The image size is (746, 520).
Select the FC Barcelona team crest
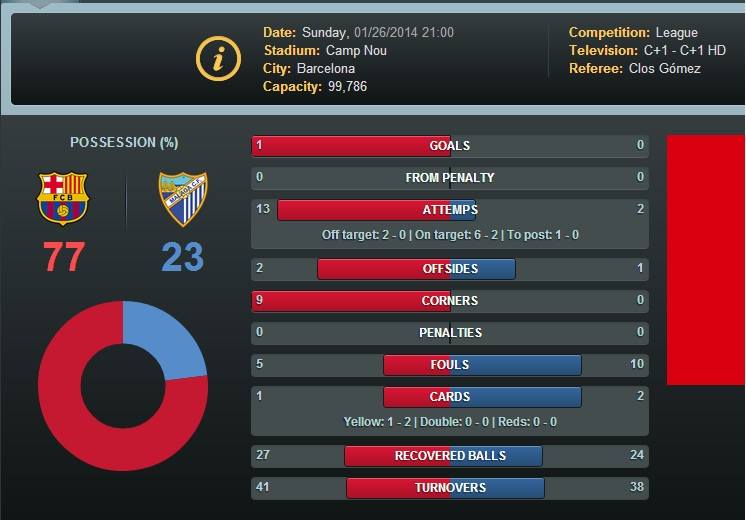pos(62,198)
